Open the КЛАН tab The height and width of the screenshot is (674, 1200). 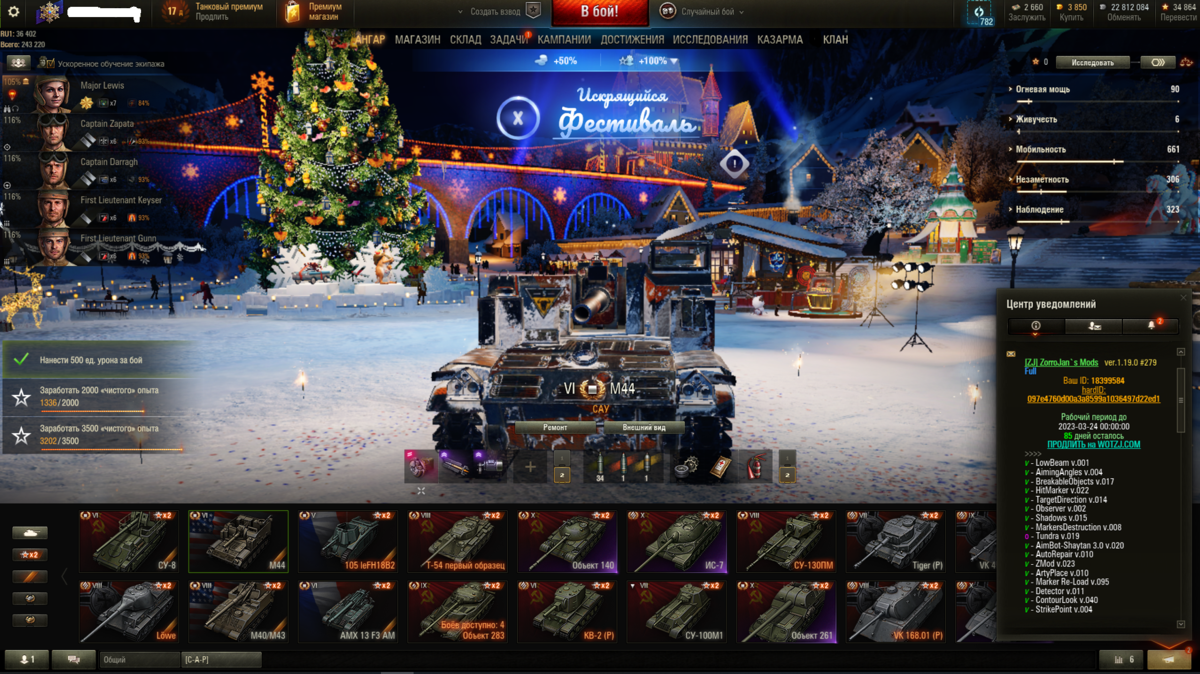[x=835, y=40]
